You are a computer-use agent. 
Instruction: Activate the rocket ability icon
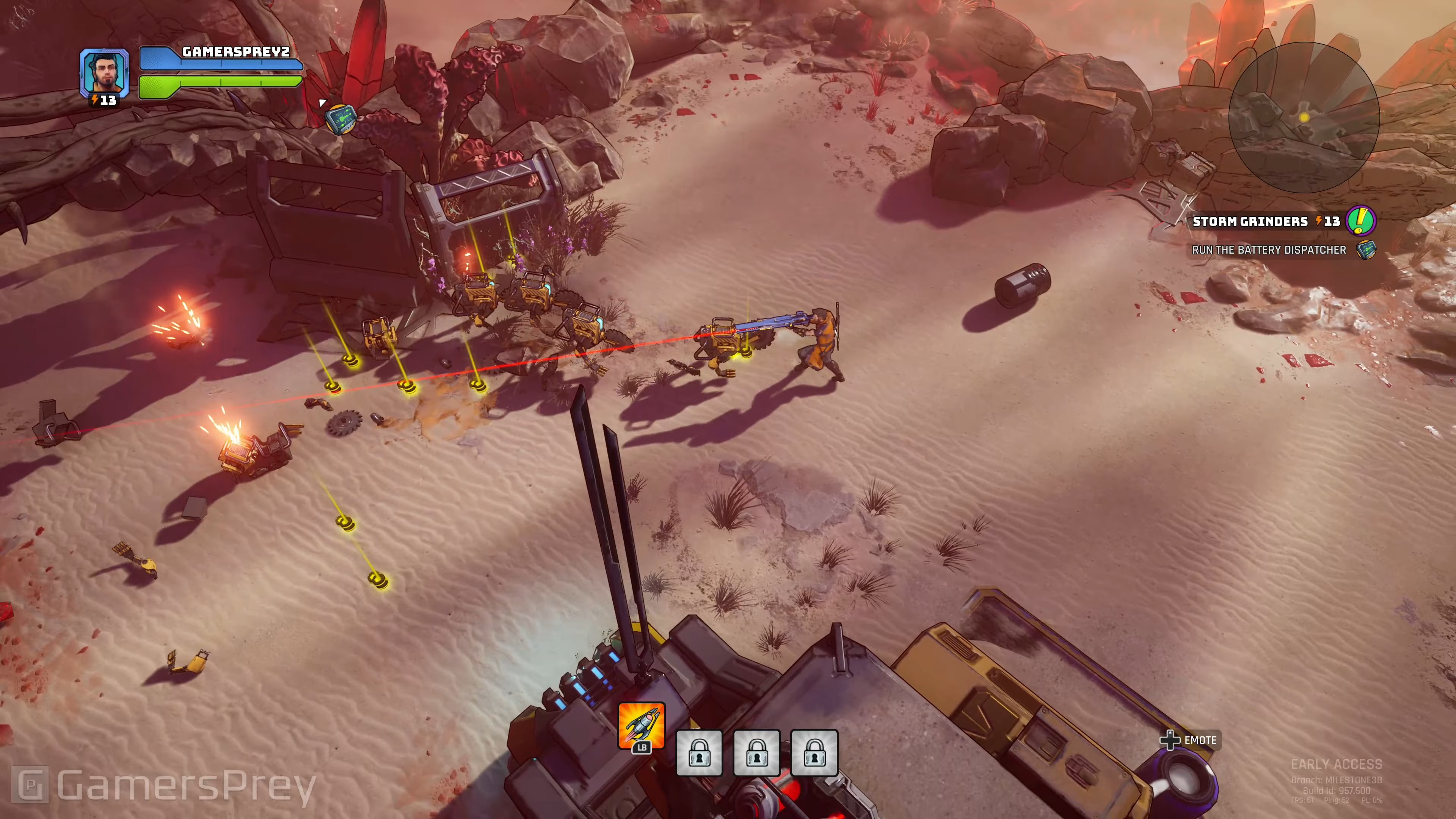pyautogui.click(x=641, y=725)
